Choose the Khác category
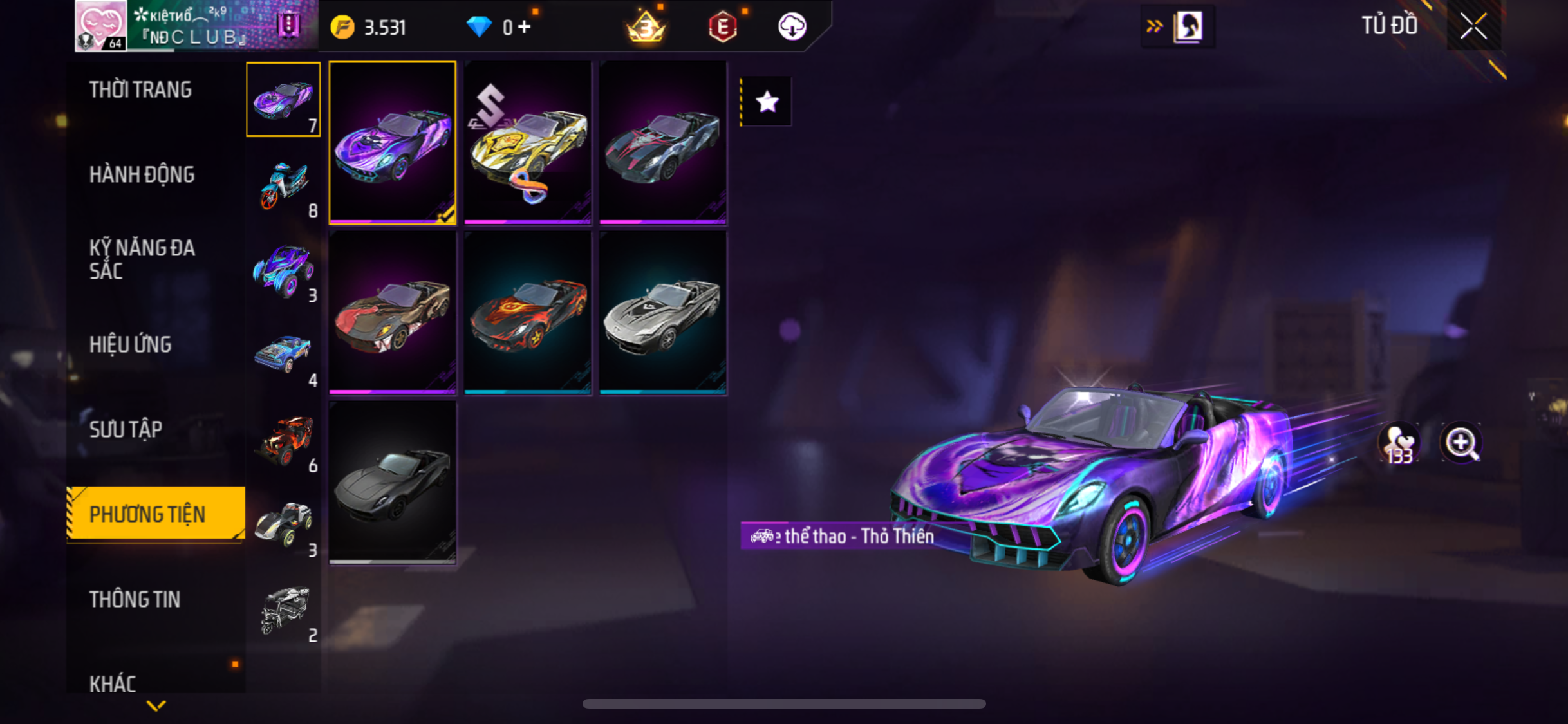The width and height of the screenshot is (1568, 724). [113, 683]
